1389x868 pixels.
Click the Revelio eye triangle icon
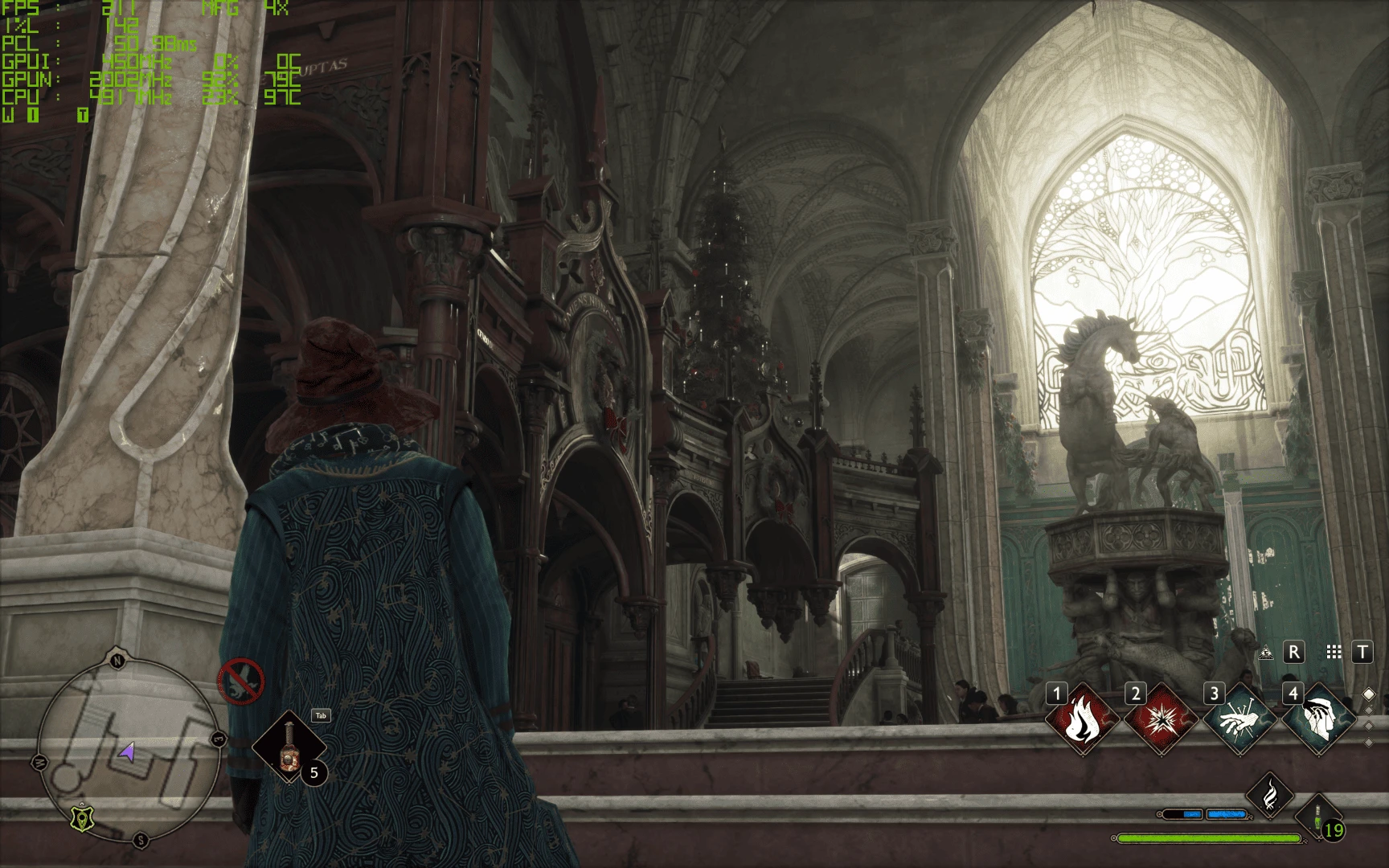(x=1266, y=653)
